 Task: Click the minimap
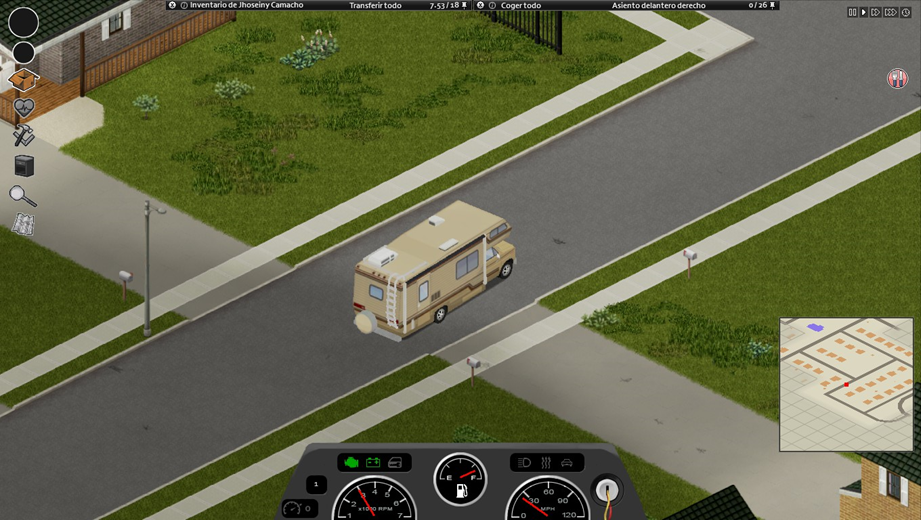coord(846,384)
